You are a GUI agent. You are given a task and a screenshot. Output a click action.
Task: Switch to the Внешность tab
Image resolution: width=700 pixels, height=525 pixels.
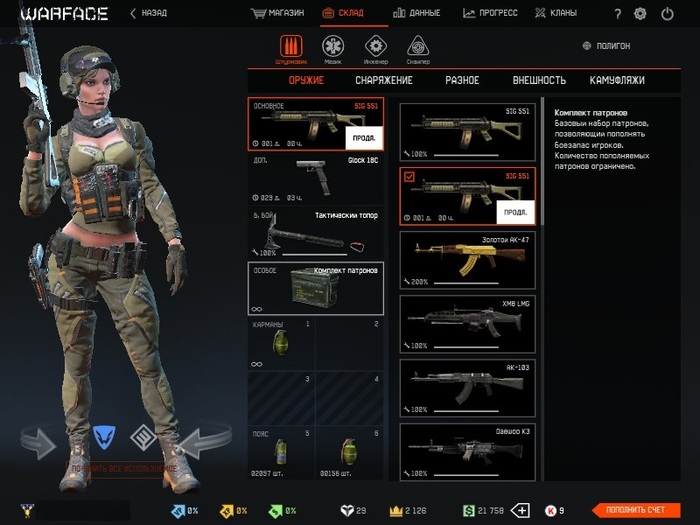(x=539, y=80)
